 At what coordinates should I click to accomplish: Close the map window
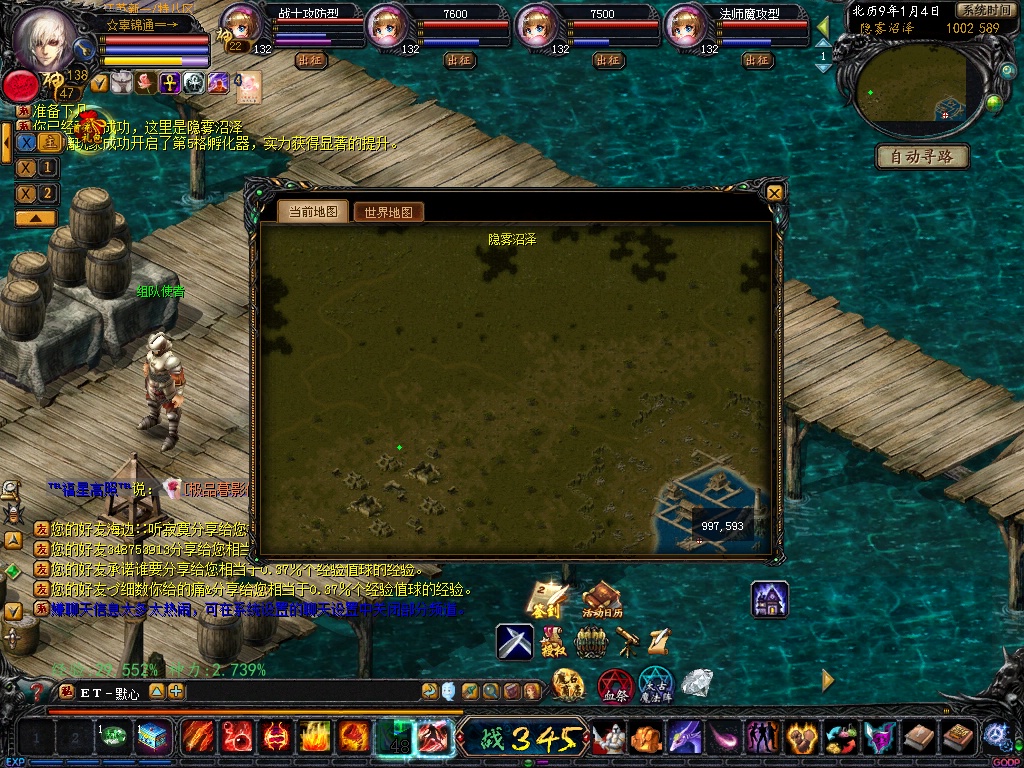774,192
